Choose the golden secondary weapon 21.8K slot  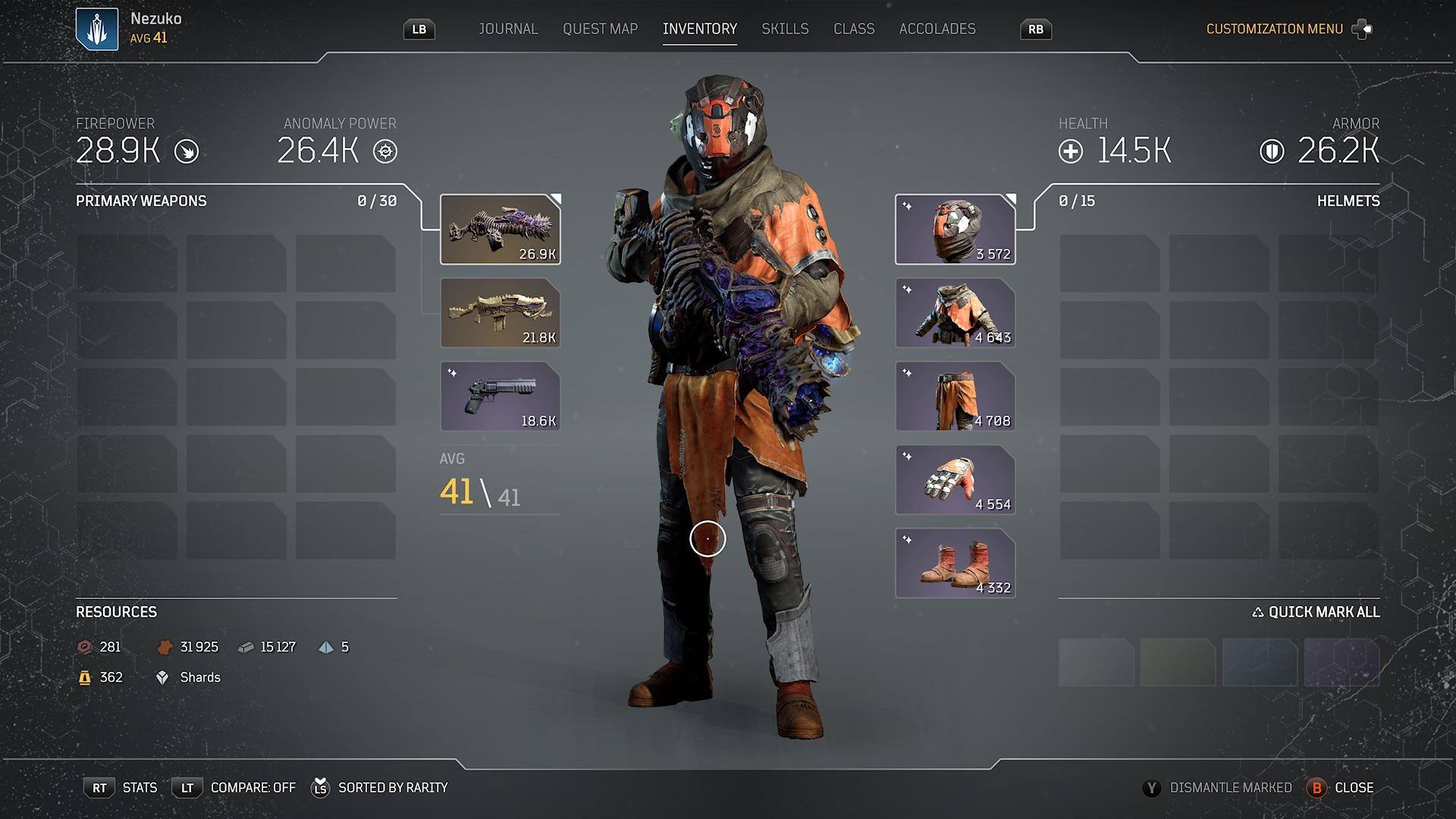(x=500, y=313)
